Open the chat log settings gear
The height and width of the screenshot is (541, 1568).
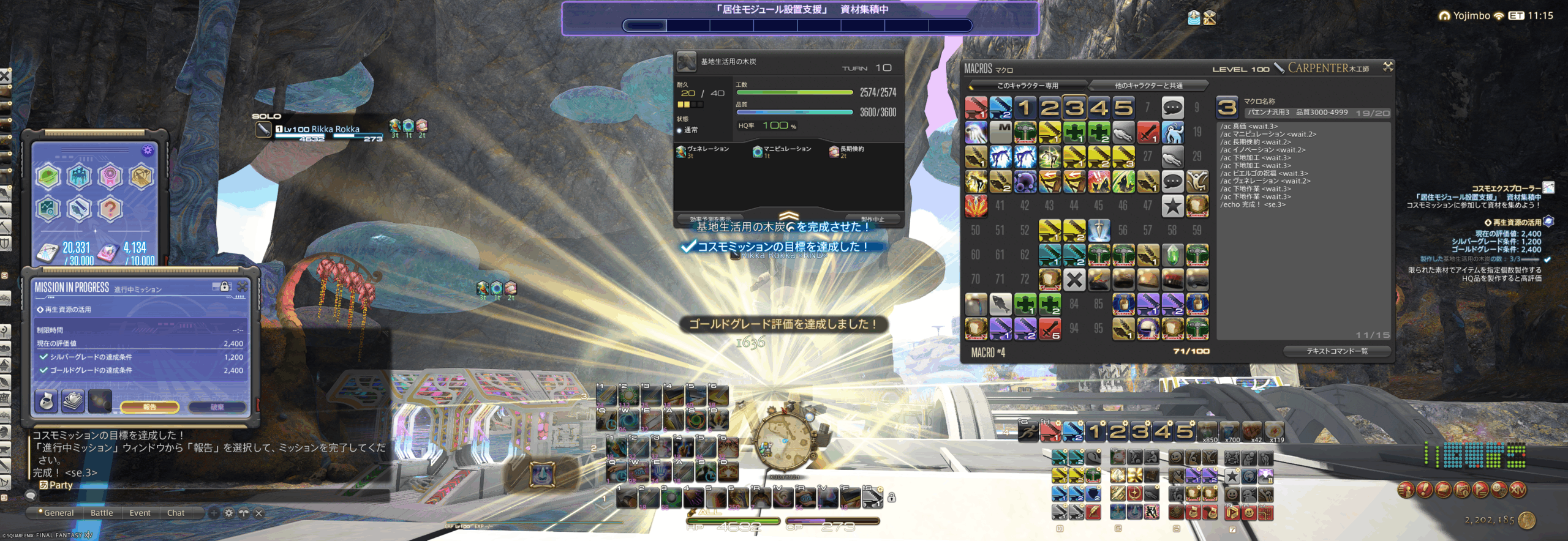[228, 513]
